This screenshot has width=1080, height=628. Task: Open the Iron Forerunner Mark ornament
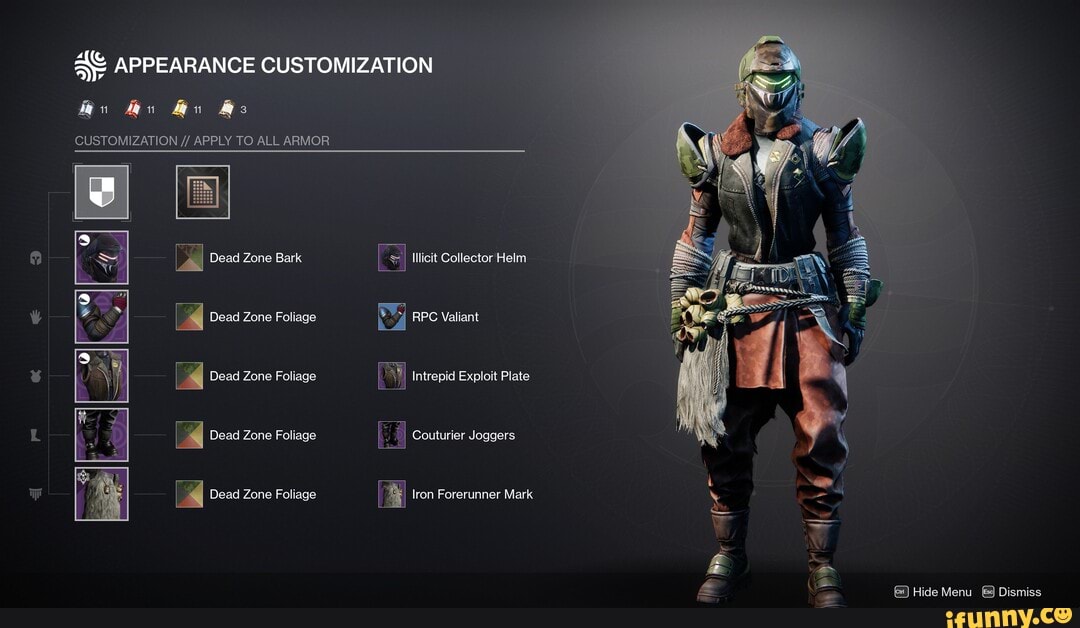click(392, 494)
